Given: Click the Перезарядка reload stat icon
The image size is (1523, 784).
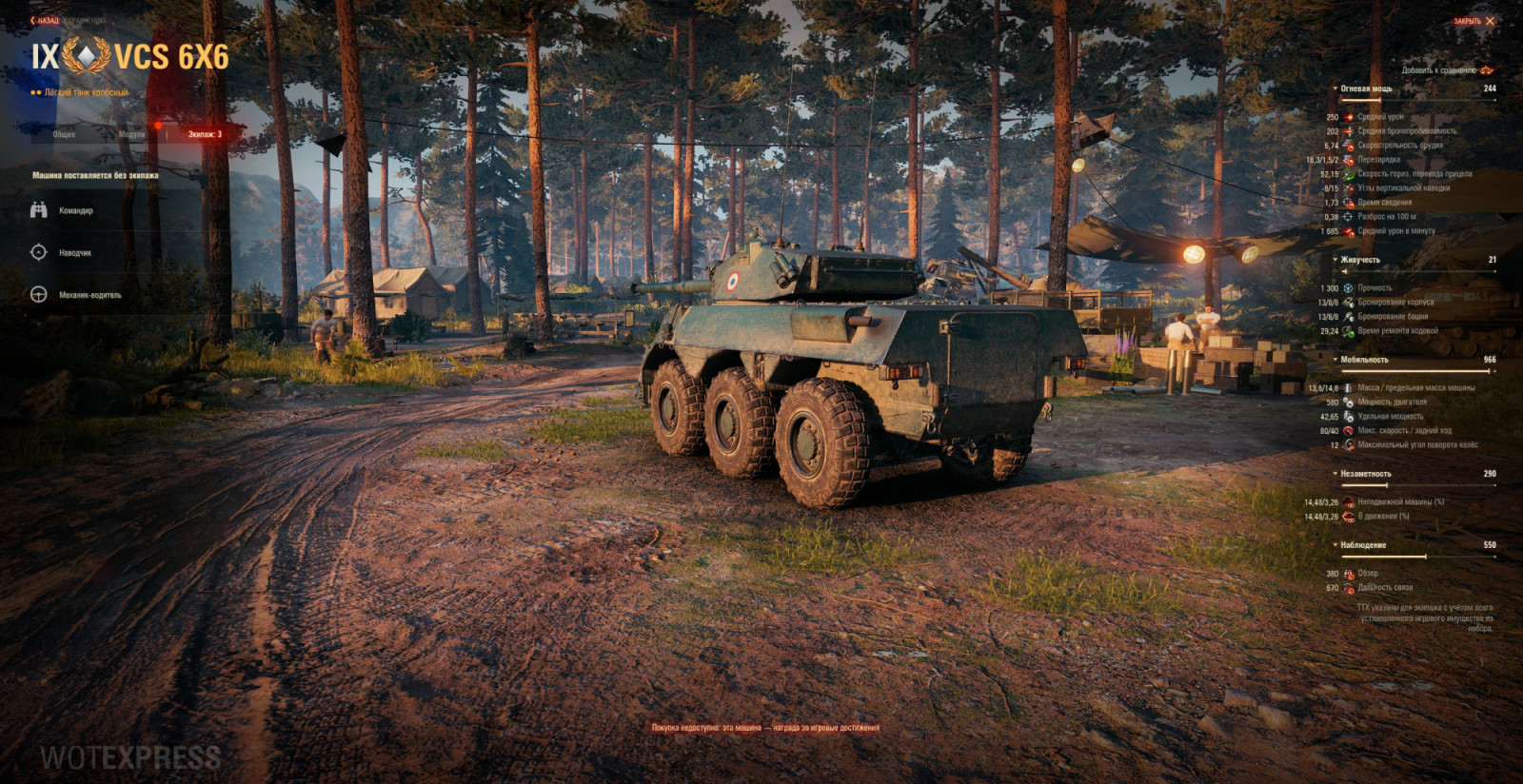Looking at the screenshot, I should point(1348,159).
